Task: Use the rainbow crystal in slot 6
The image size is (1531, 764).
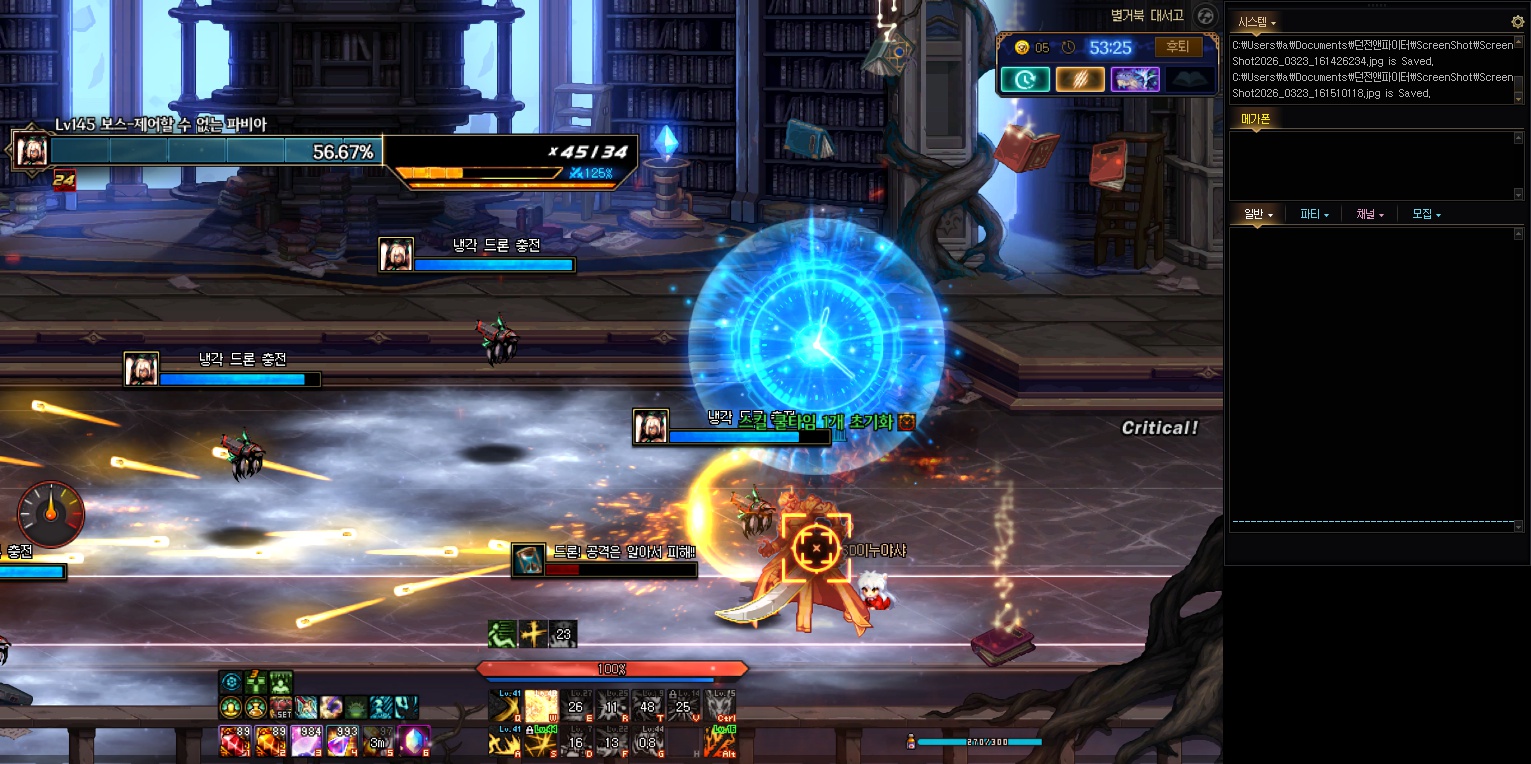Action: [x=414, y=741]
